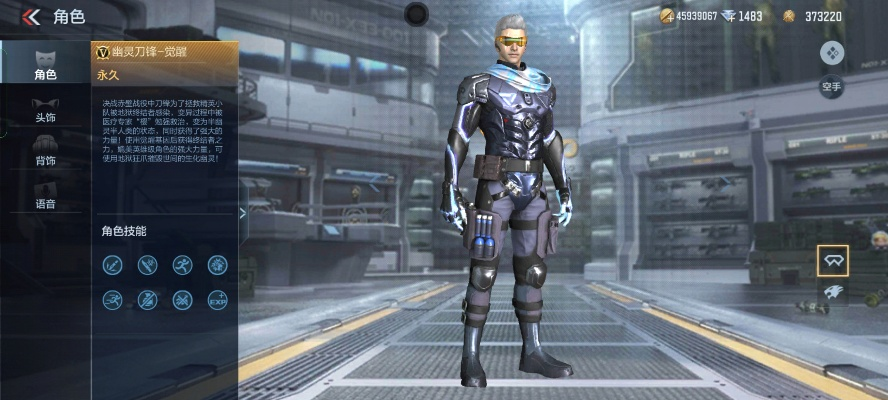View the crossed-out boot skill icon
The height and width of the screenshot is (400, 888).
pos(148,299)
